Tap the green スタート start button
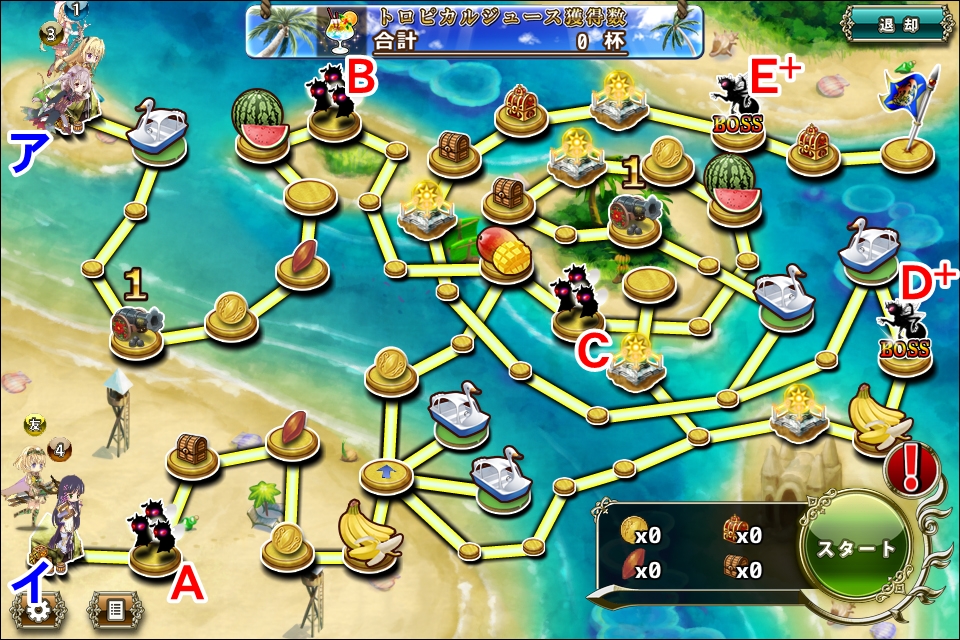Image resolution: width=960 pixels, height=640 pixels. 857,550
